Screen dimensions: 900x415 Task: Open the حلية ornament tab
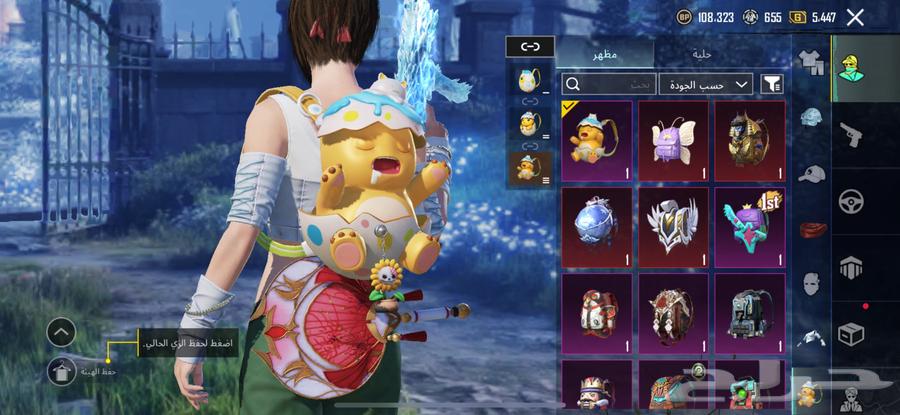pyautogui.click(x=703, y=54)
